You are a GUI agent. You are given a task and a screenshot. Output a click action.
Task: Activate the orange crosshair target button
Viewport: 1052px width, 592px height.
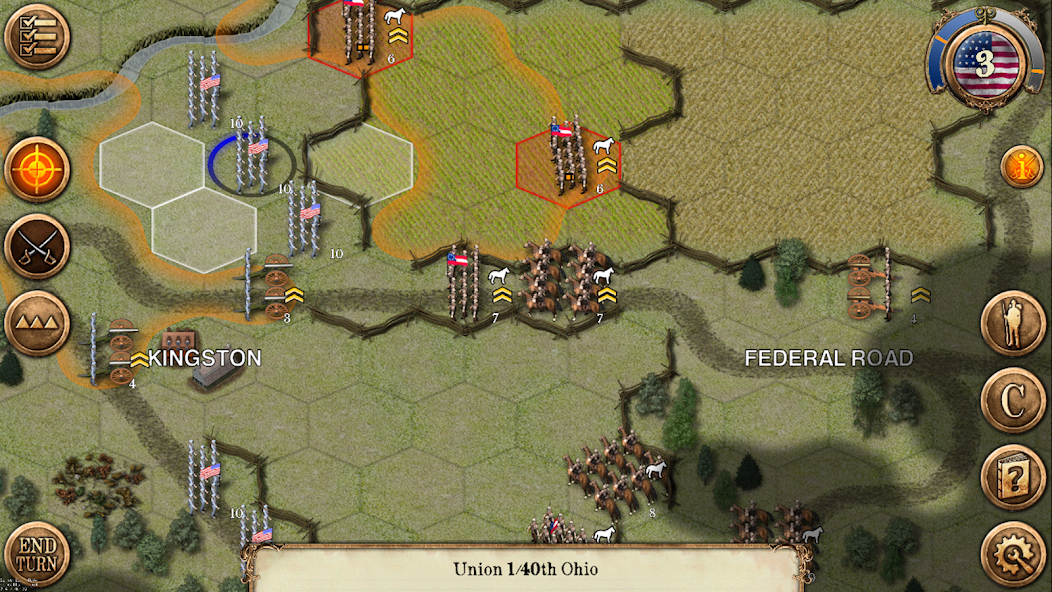coord(37,169)
